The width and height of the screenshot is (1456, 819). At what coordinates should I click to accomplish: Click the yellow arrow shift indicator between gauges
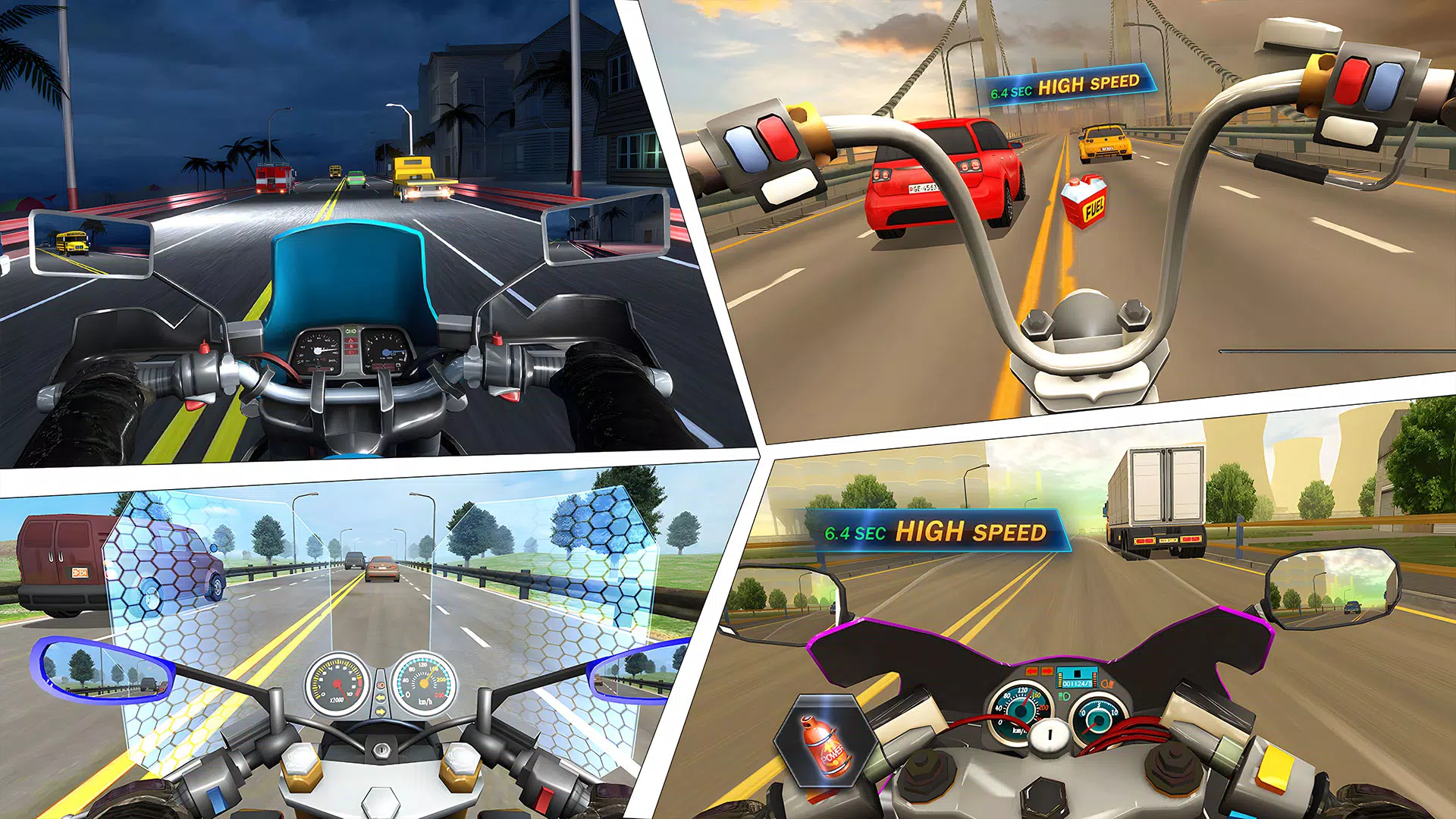[381, 711]
